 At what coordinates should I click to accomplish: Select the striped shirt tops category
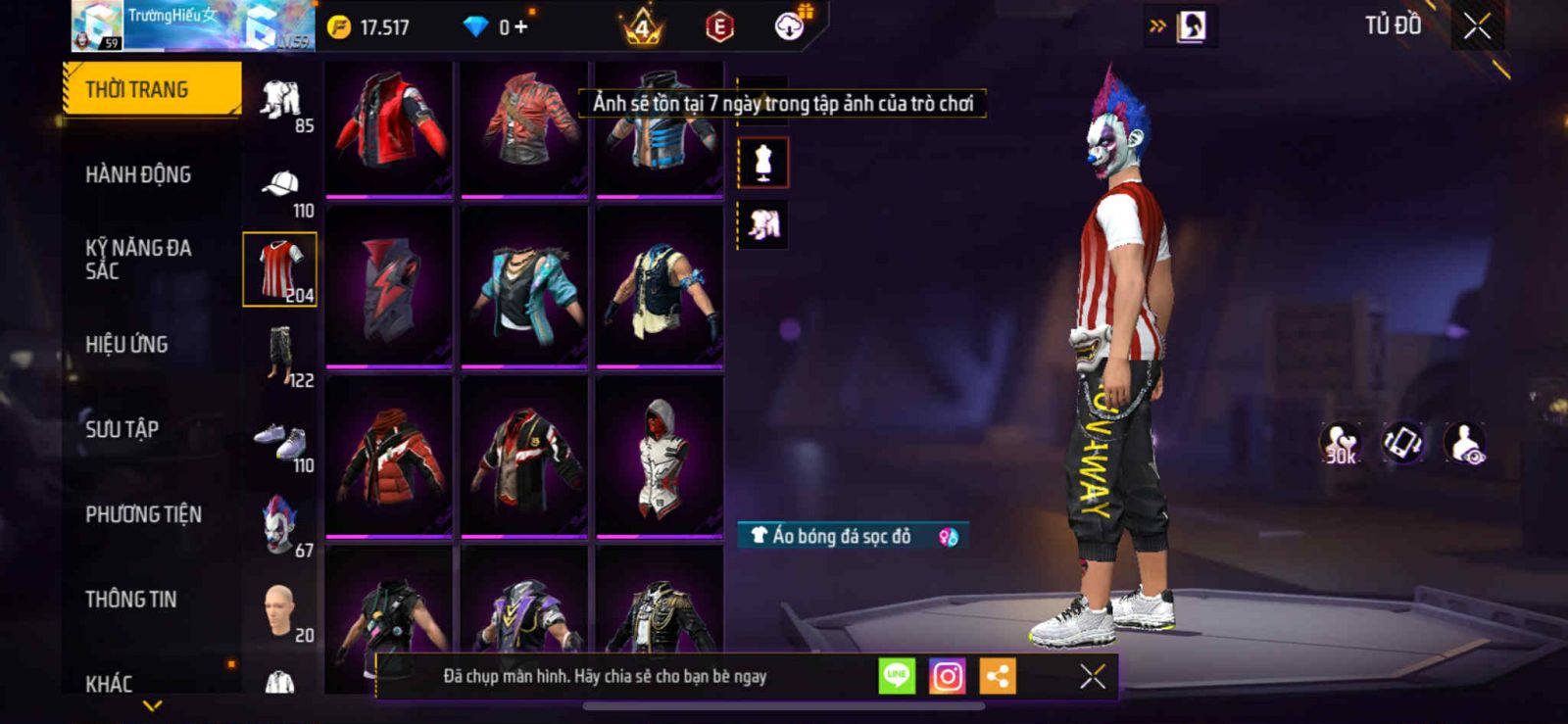click(280, 269)
